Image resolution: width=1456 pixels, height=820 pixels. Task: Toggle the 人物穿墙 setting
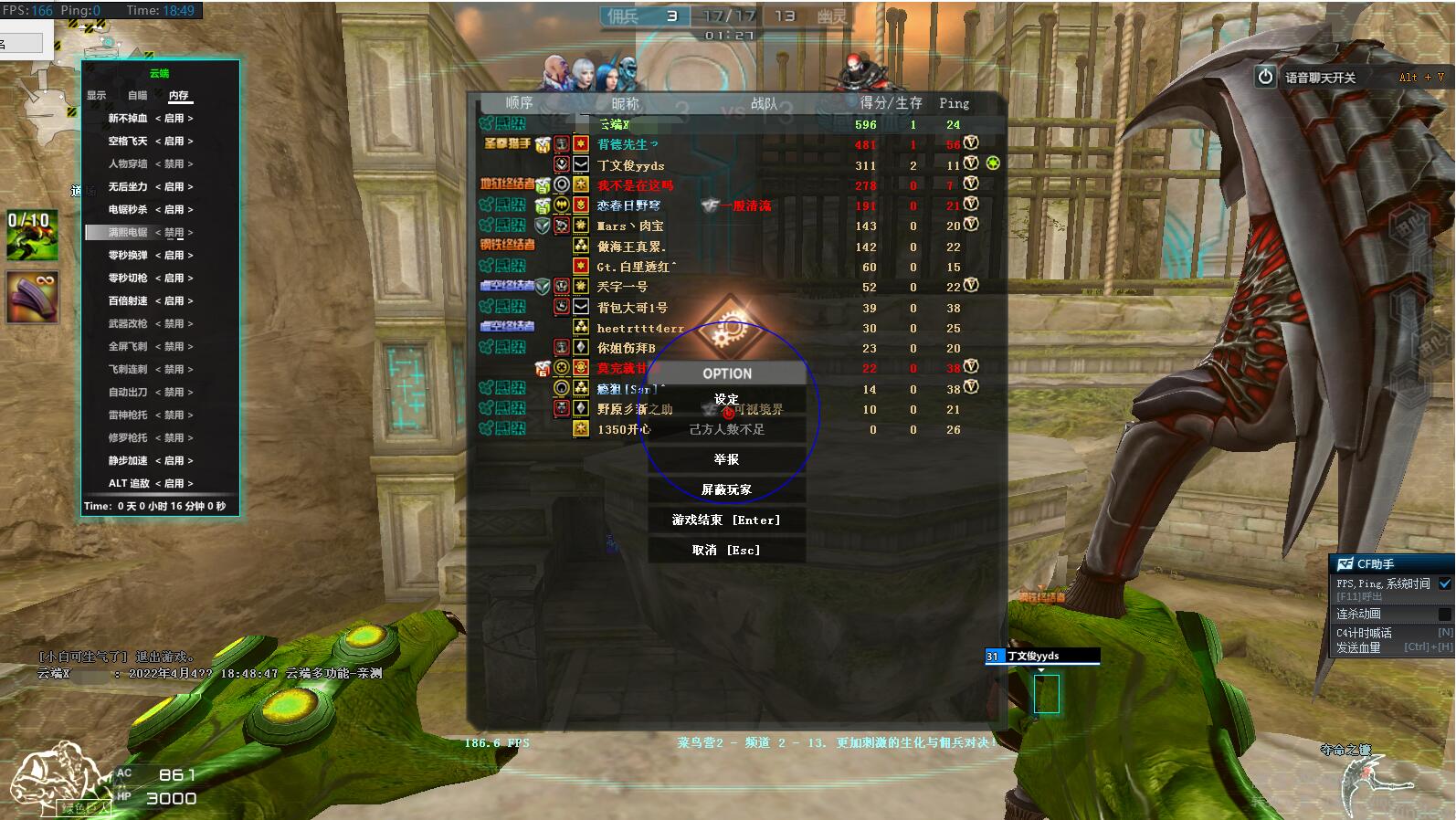[174, 163]
